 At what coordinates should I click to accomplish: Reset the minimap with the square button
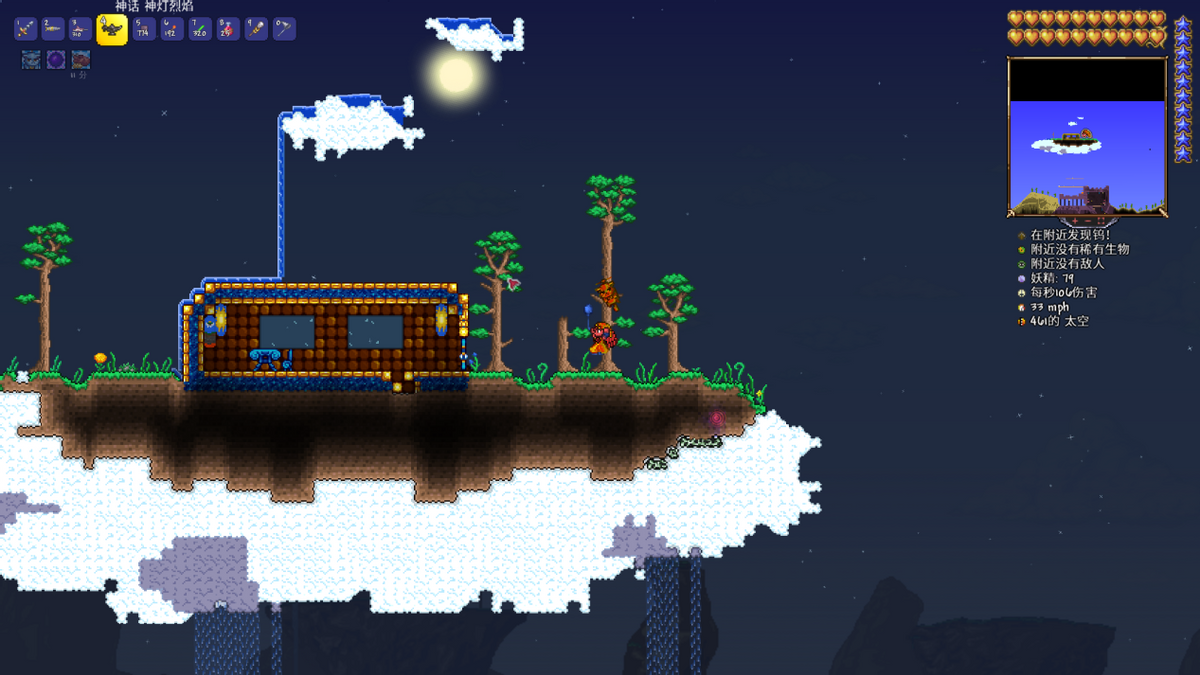tap(1101, 220)
